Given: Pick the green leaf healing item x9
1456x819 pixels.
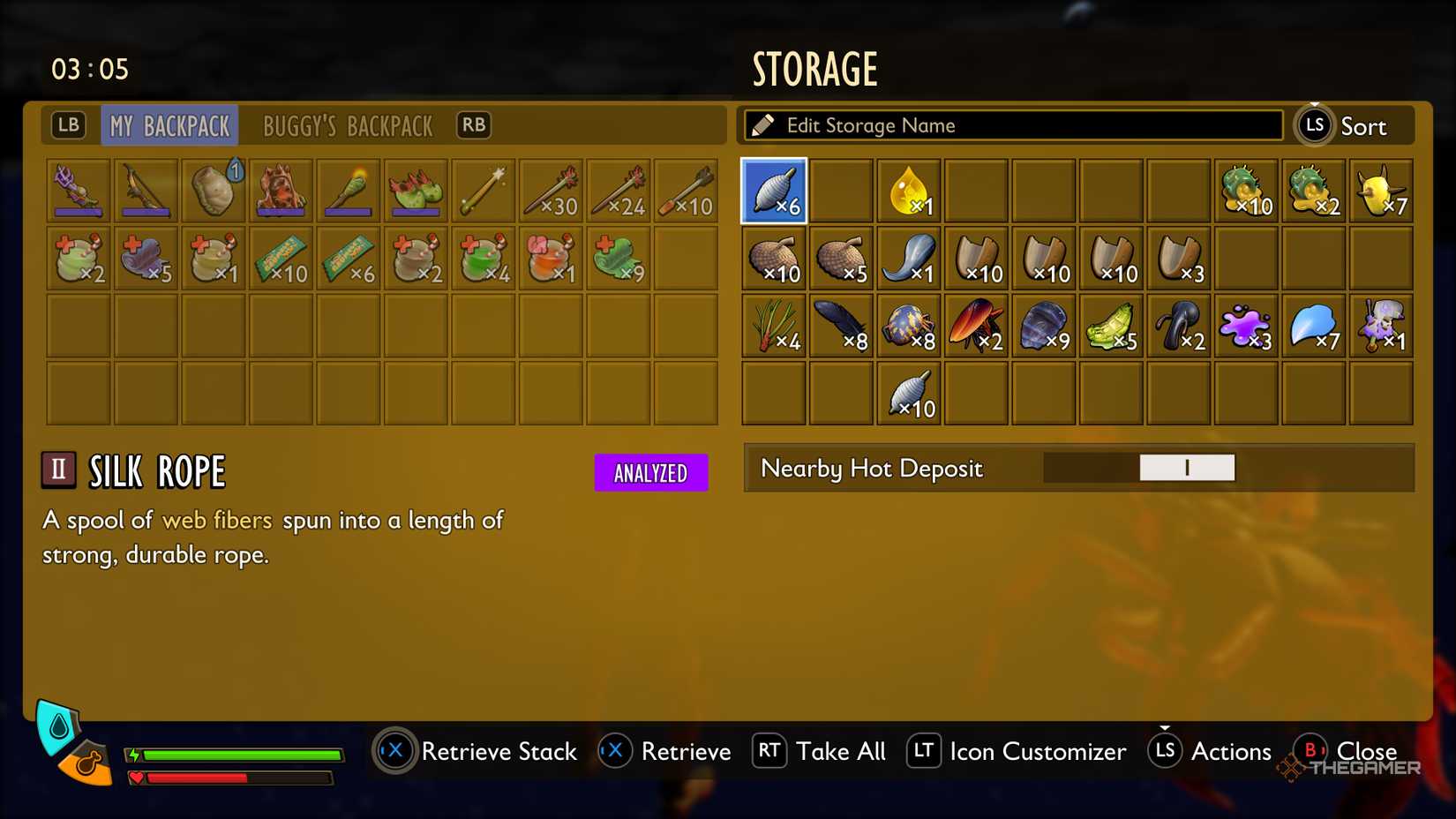Looking at the screenshot, I should pyautogui.click(x=619, y=259).
